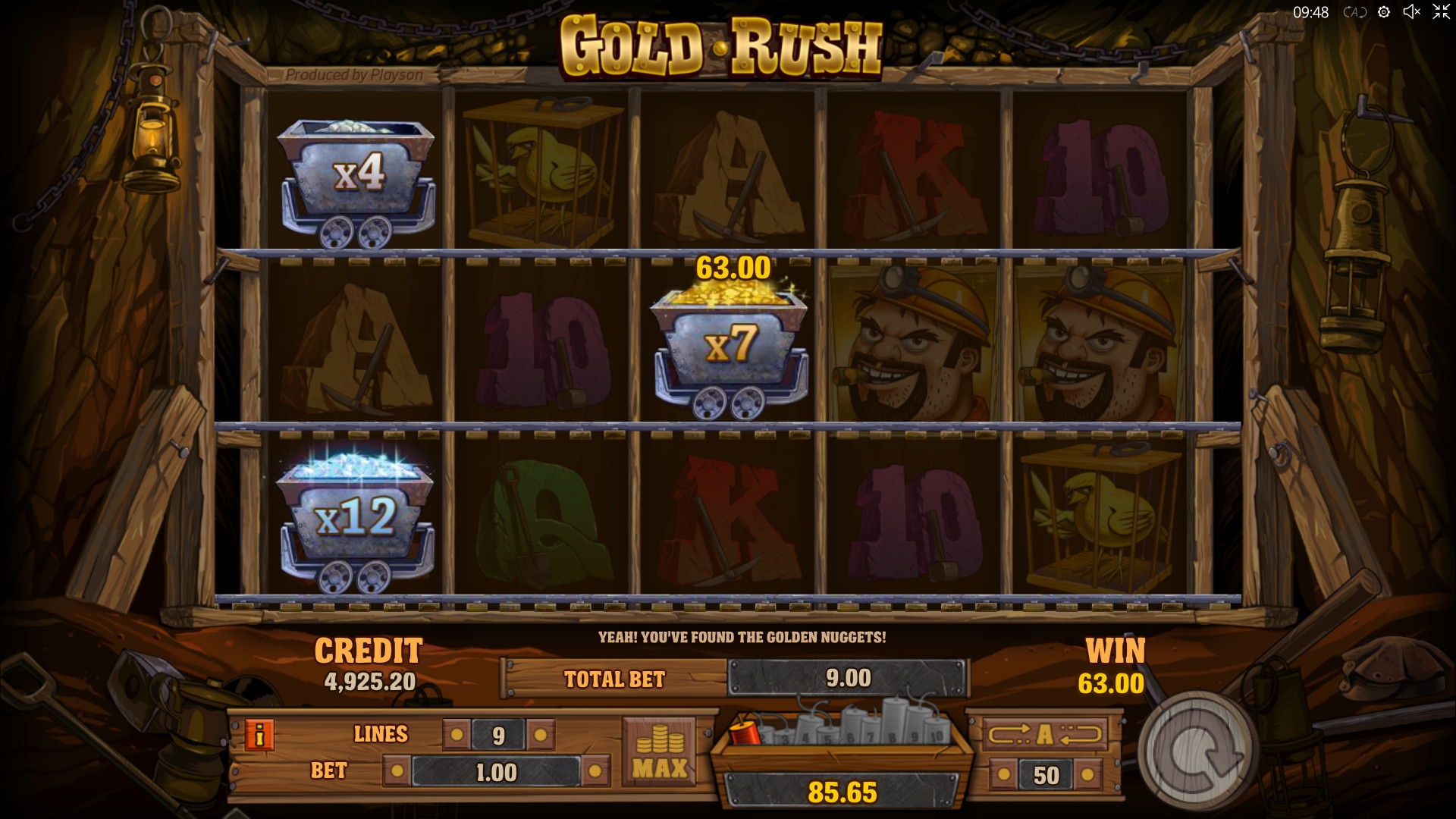Image resolution: width=1456 pixels, height=819 pixels.
Task: Open settings via the gear icon
Action: [x=1384, y=12]
